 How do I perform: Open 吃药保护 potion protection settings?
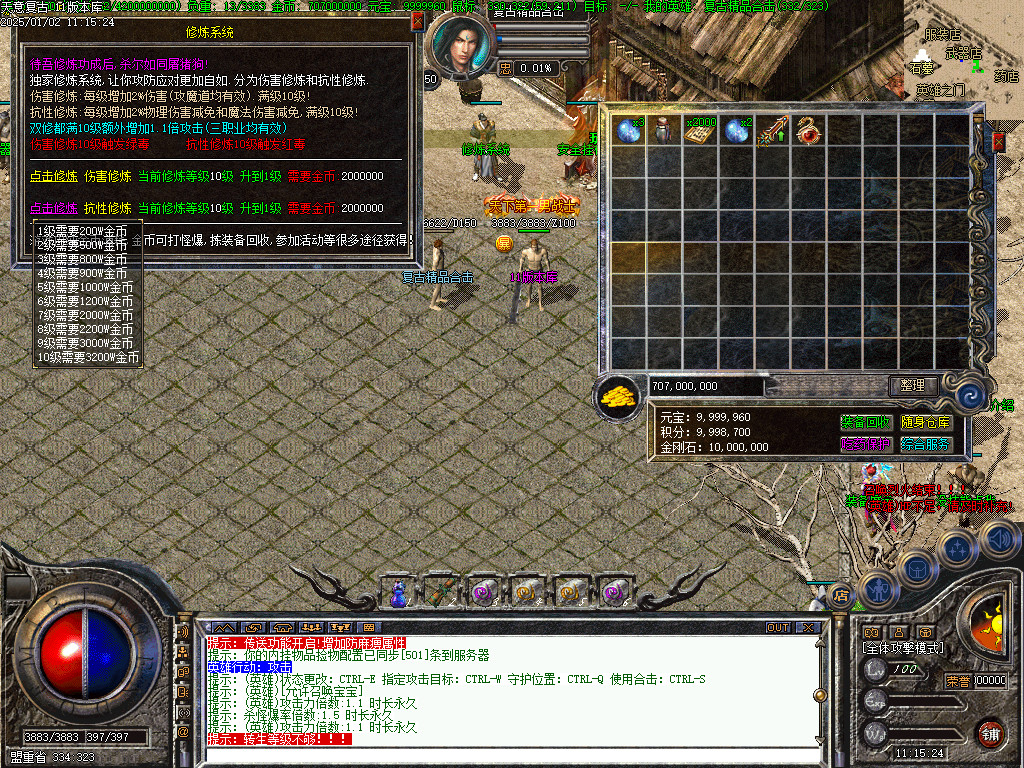(866, 444)
